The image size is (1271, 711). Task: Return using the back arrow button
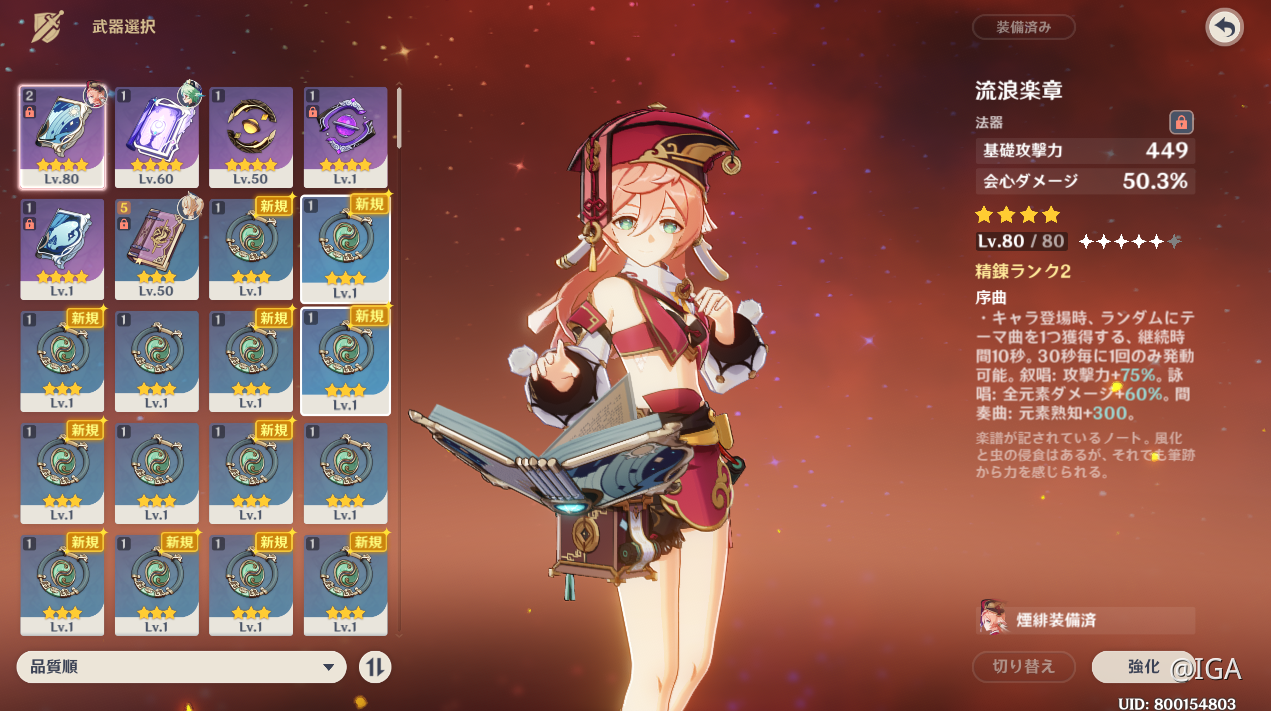pyautogui.click(x=1224, y=27)
